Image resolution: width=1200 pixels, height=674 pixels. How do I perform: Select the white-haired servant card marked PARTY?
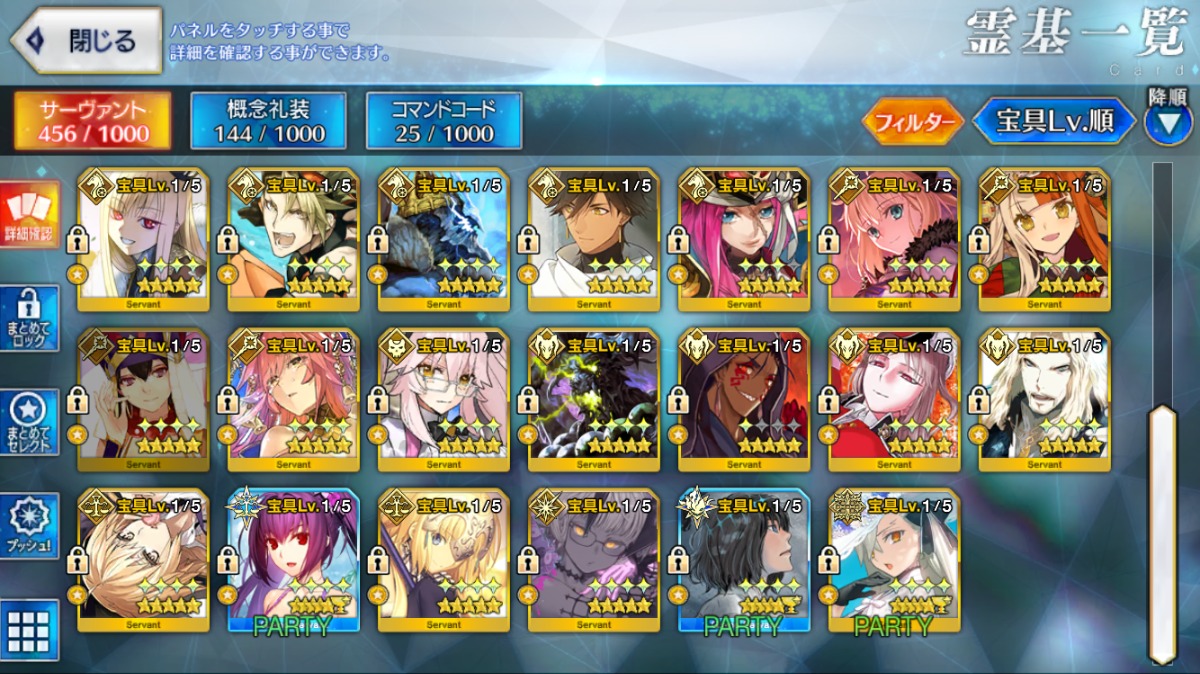893,560
